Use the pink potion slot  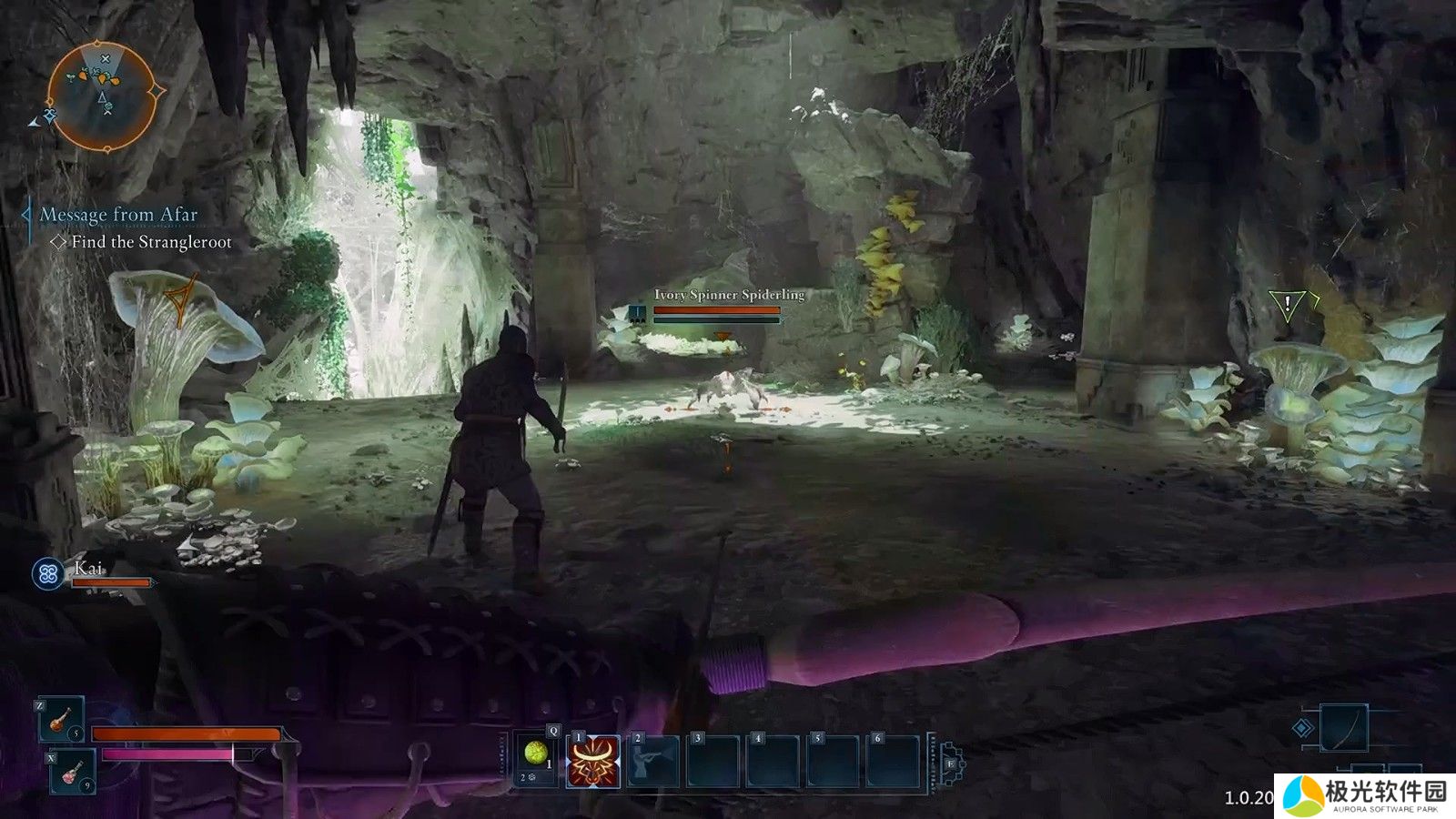70,773
